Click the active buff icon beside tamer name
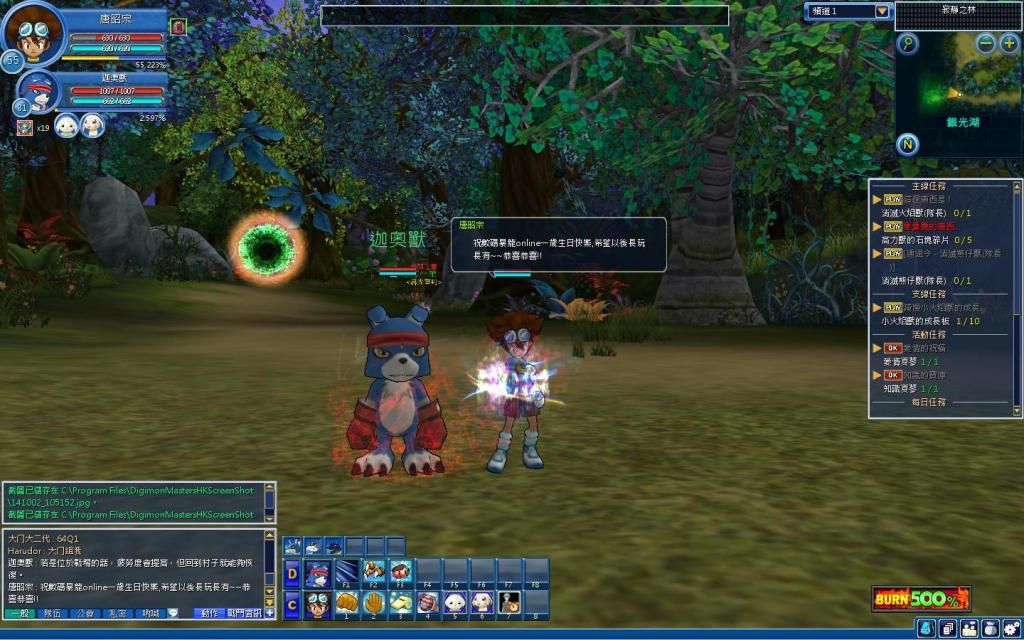This screenshot has height=640, width=1024. [178, 25]
